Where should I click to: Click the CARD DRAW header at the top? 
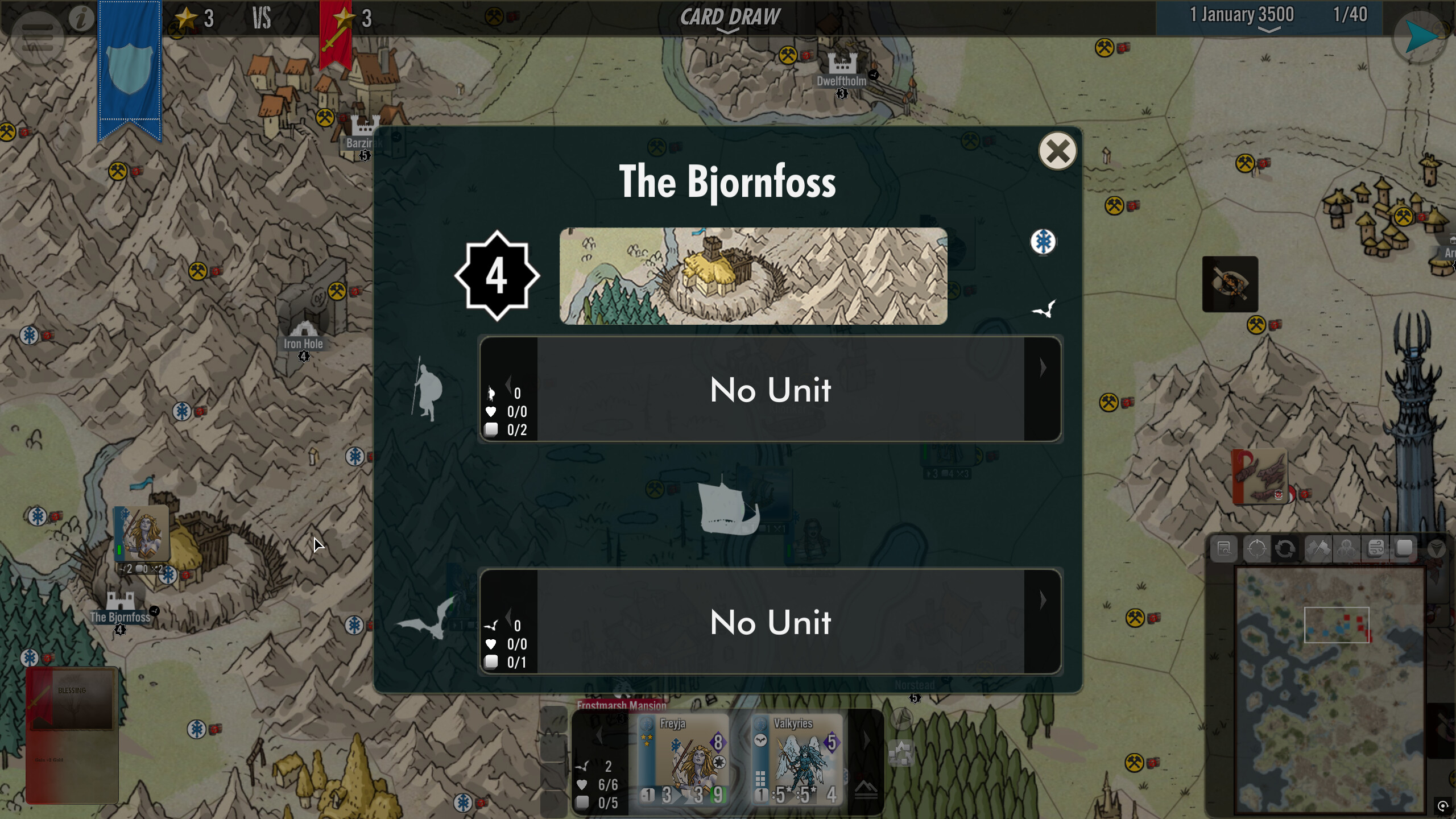(730, 16)
